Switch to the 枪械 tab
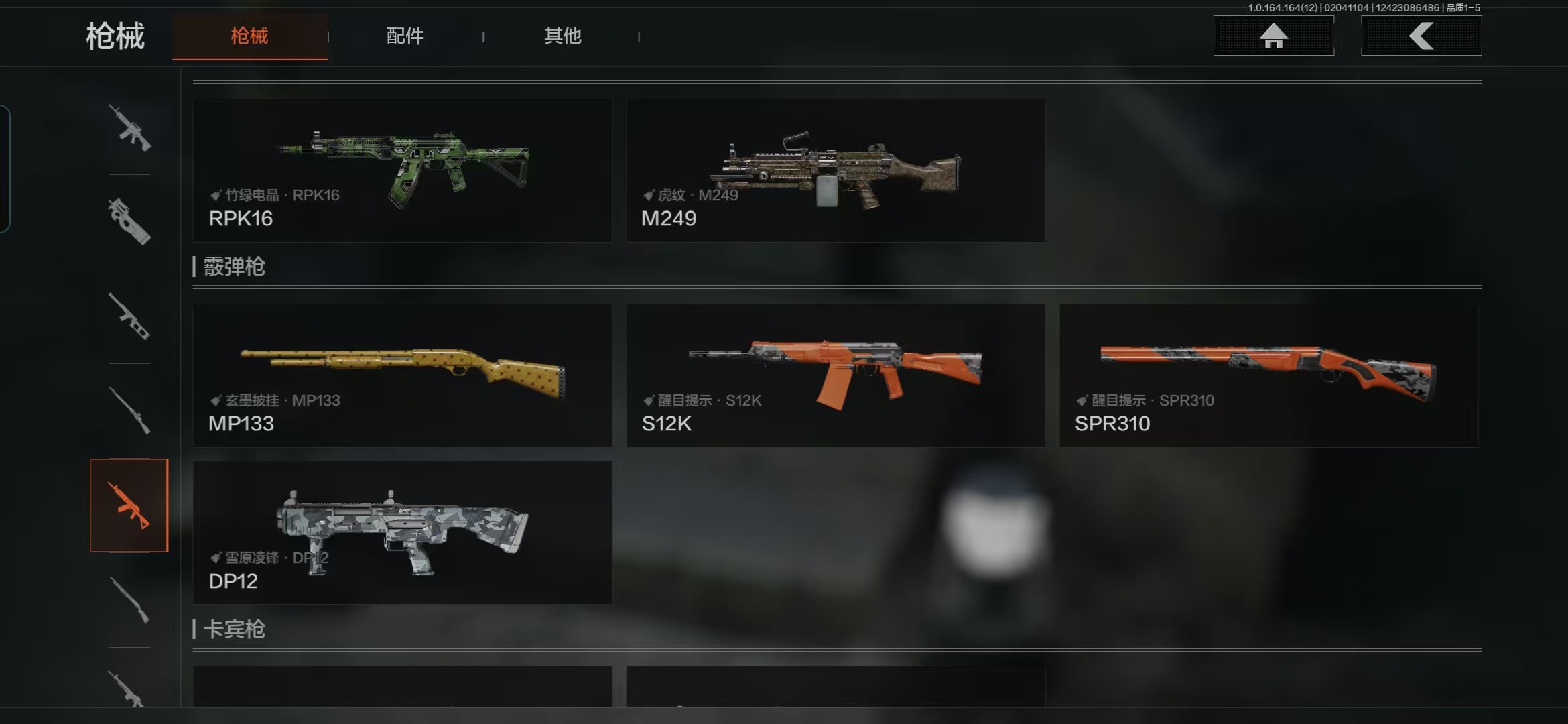This screenshot has width=1568, height=724. tap(249, 36)
